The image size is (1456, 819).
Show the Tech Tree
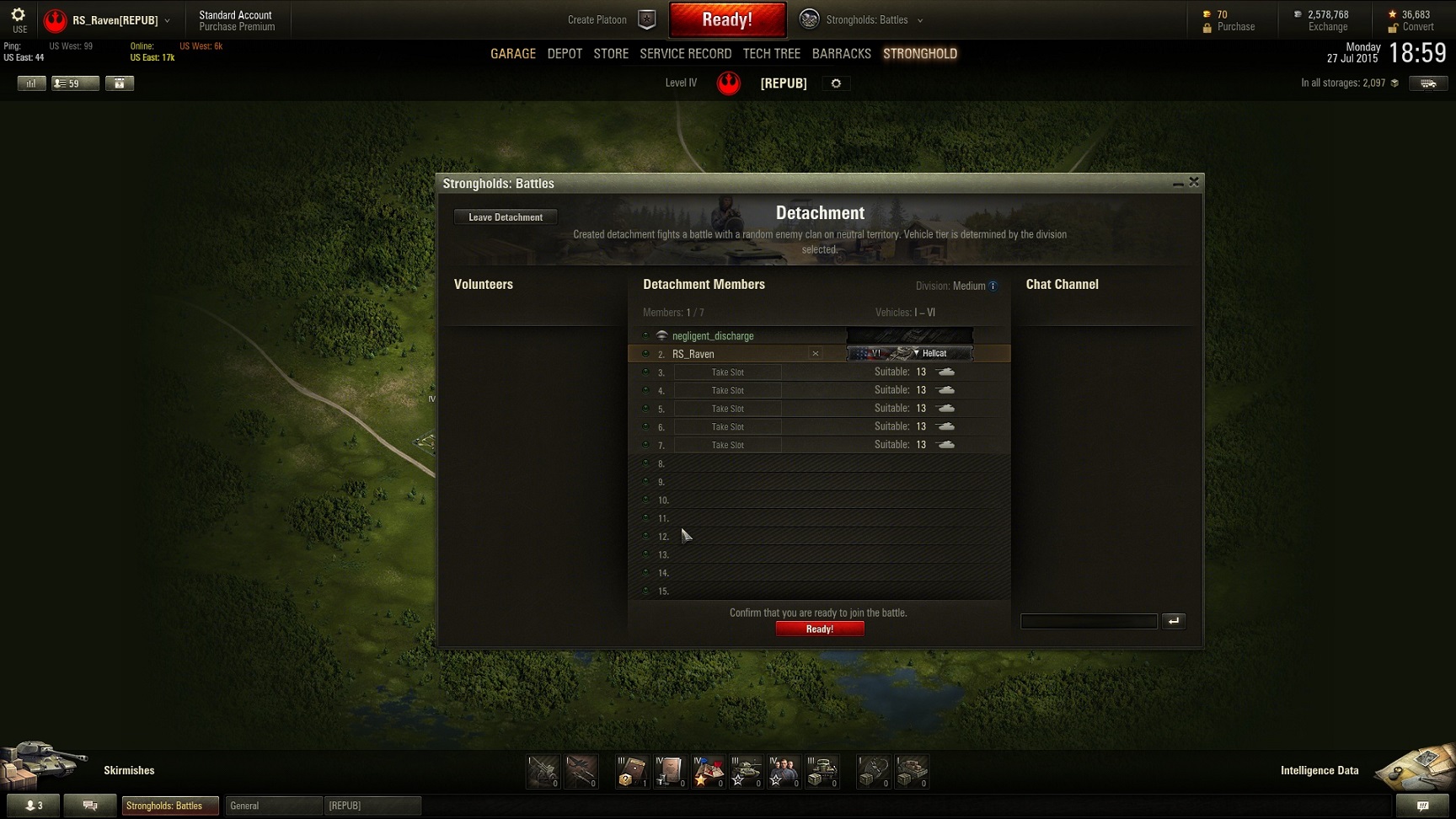pyautogui.click(x=771, y=54)
